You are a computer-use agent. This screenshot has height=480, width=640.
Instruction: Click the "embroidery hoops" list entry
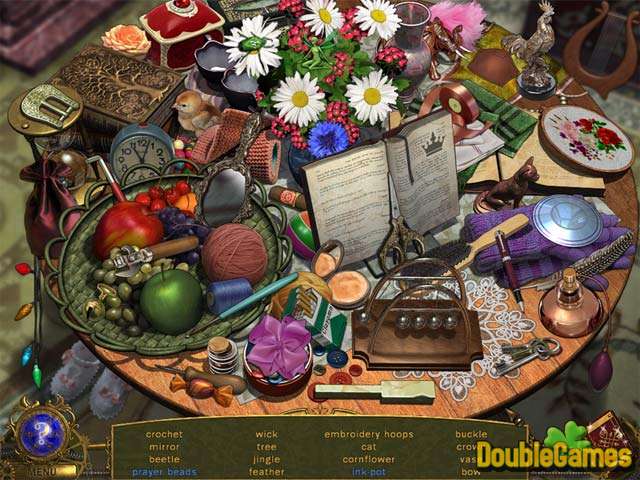click(368, 434)
